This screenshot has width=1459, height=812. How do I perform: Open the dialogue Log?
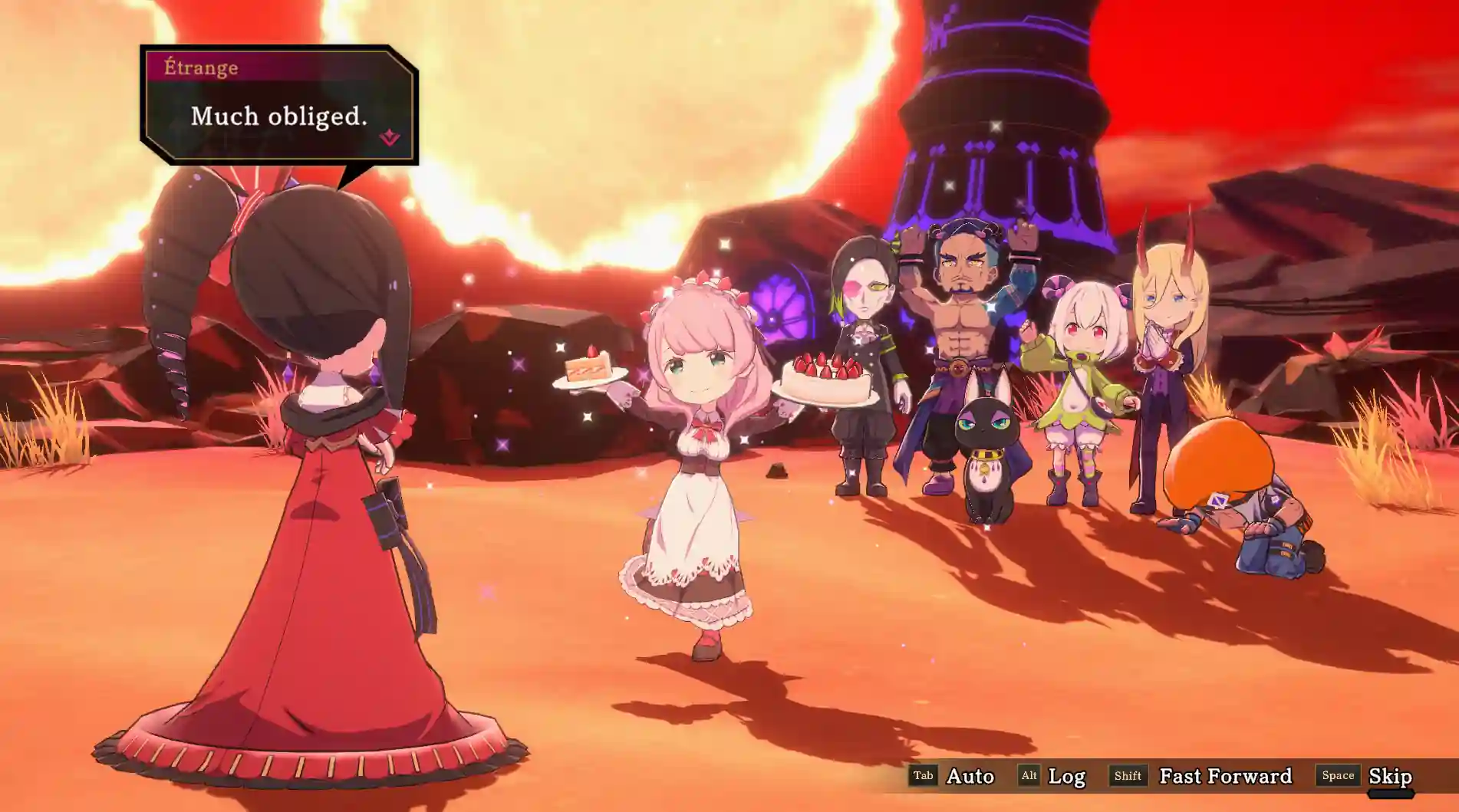tap(1065, 776)
